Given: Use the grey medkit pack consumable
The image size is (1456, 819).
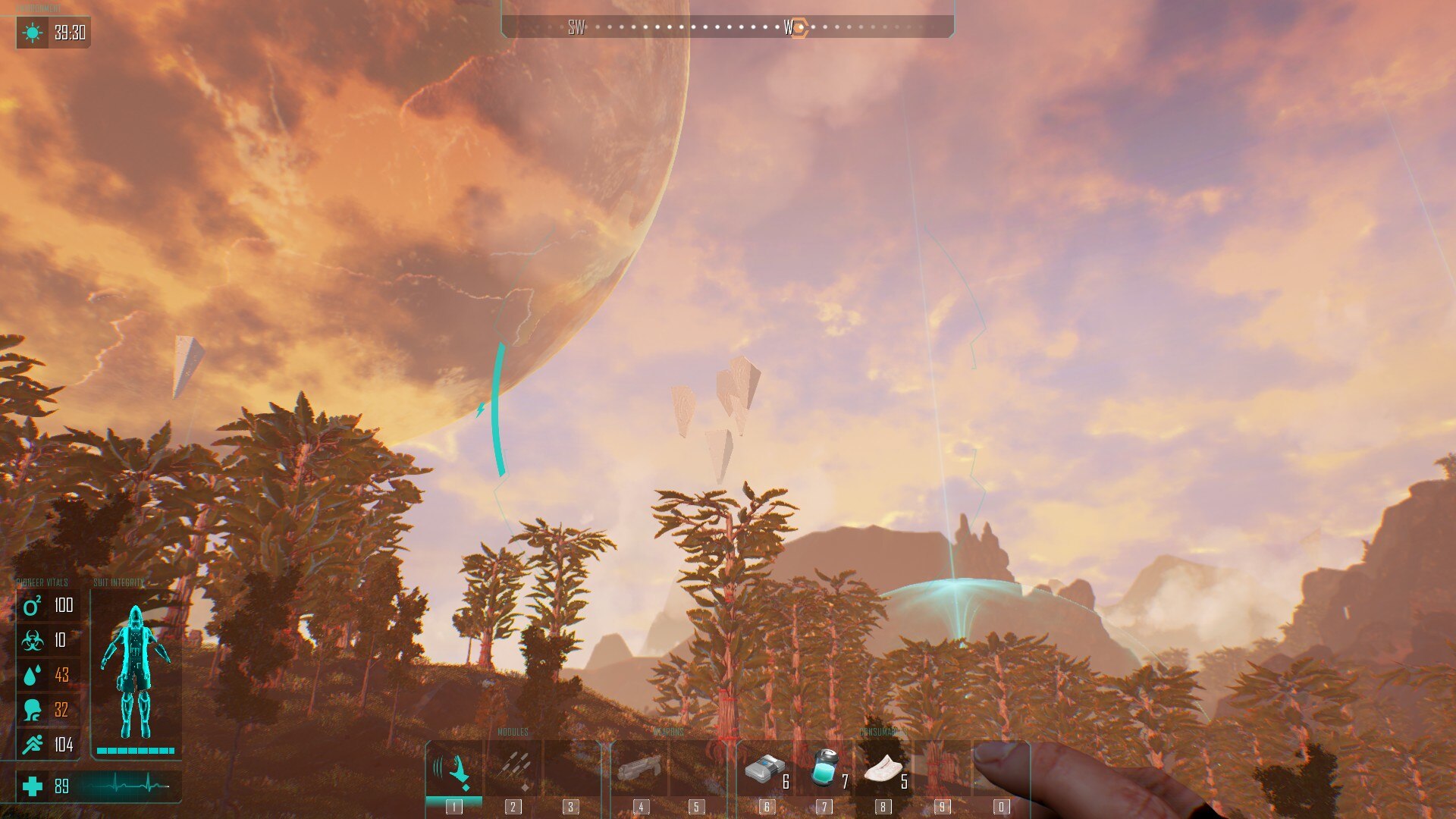Looking at the screenshot, I should click(765, 770).
